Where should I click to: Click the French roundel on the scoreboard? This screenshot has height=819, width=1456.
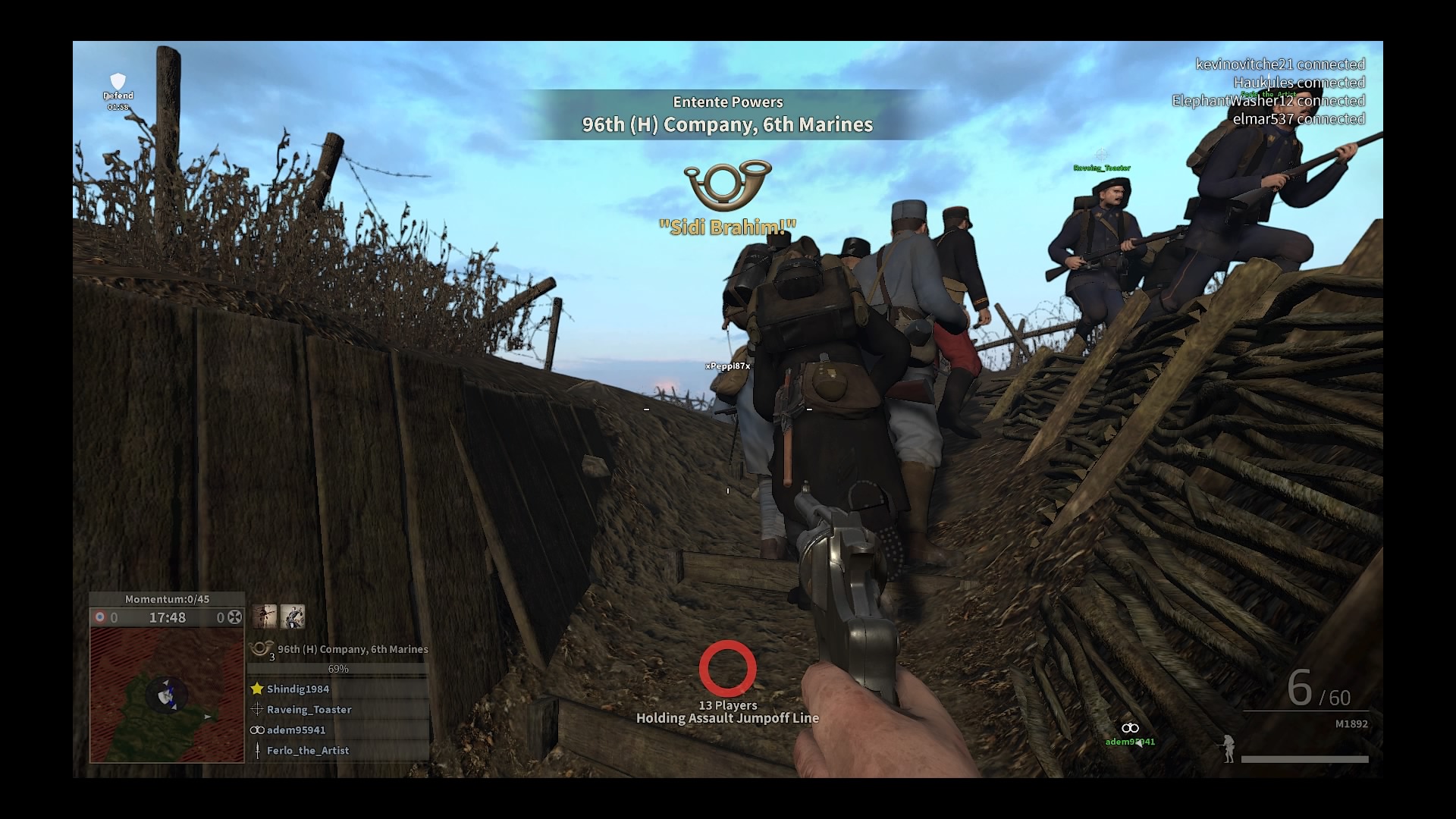pos(99,617)
